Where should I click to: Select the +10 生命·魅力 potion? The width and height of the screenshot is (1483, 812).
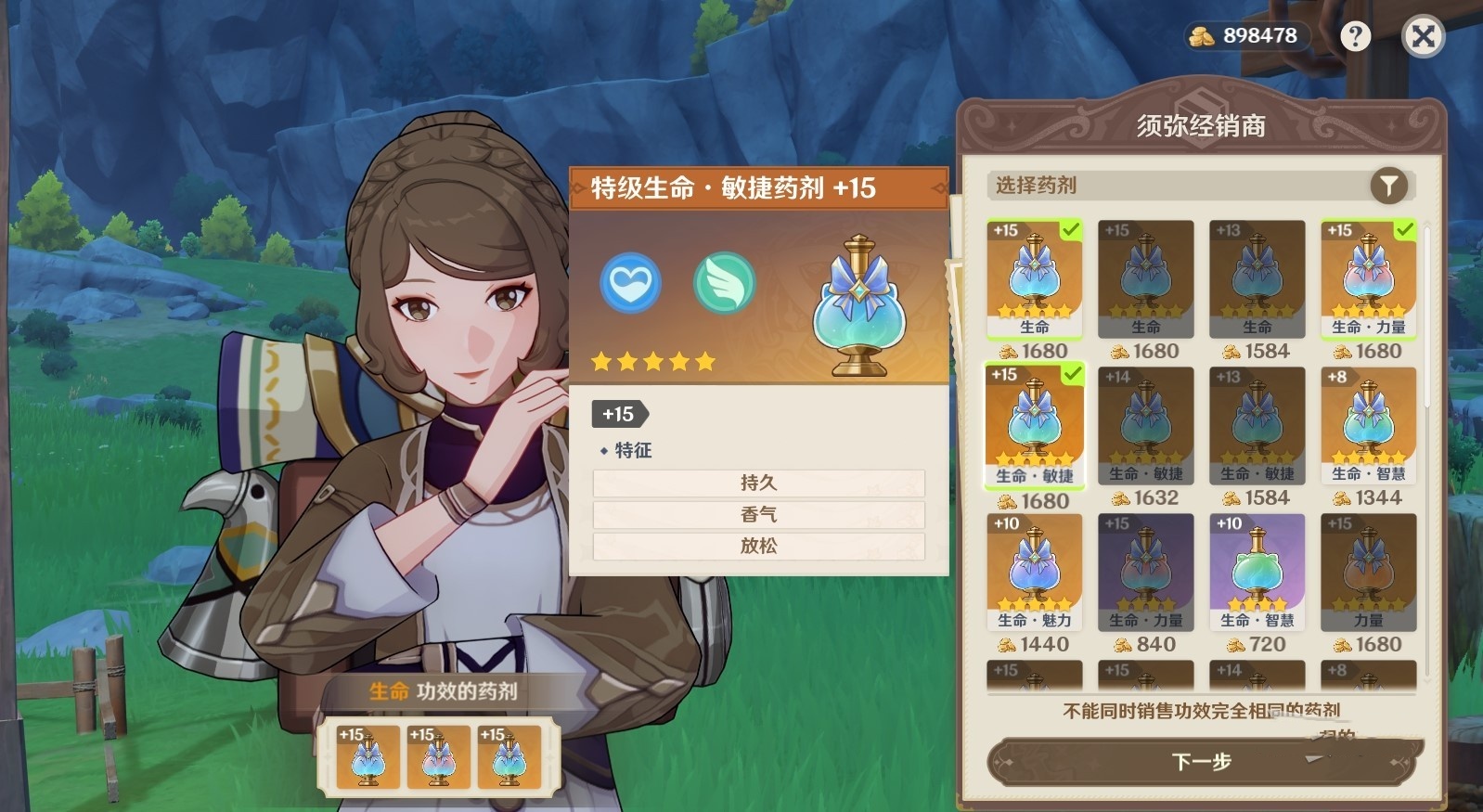pyautogui.click(x=1033, y=569)
